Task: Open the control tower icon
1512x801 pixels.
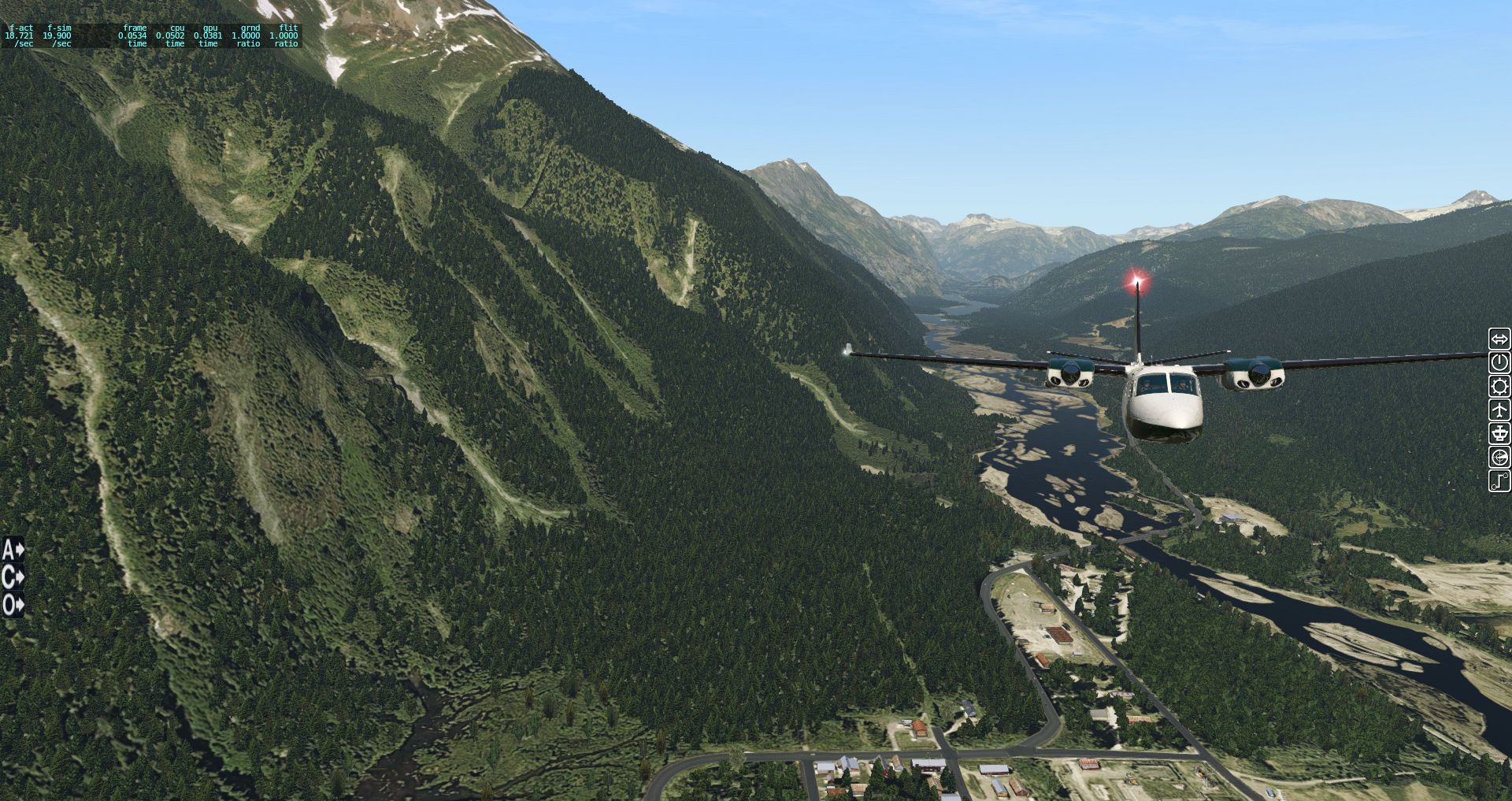Action: point(1499,434)
